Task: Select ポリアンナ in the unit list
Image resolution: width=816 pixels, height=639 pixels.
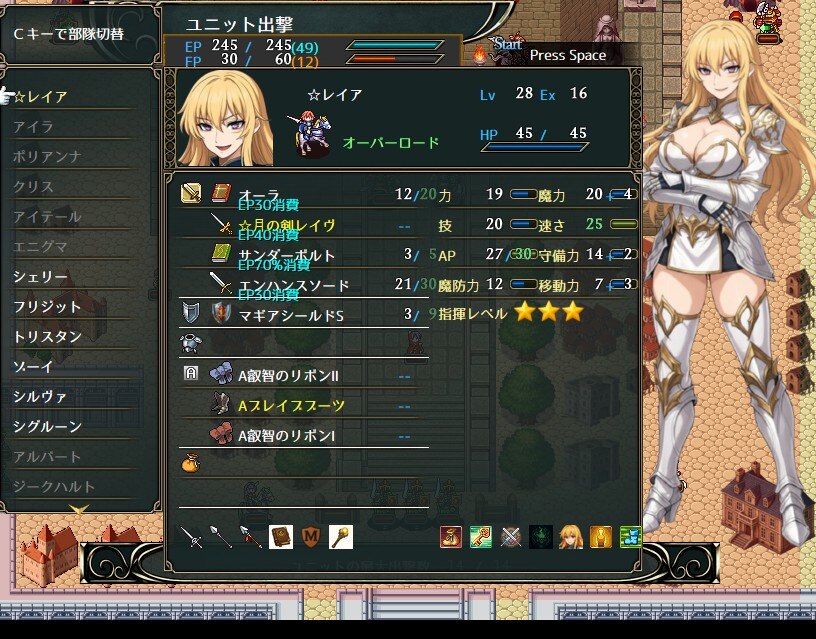Action: click(47, 157)
